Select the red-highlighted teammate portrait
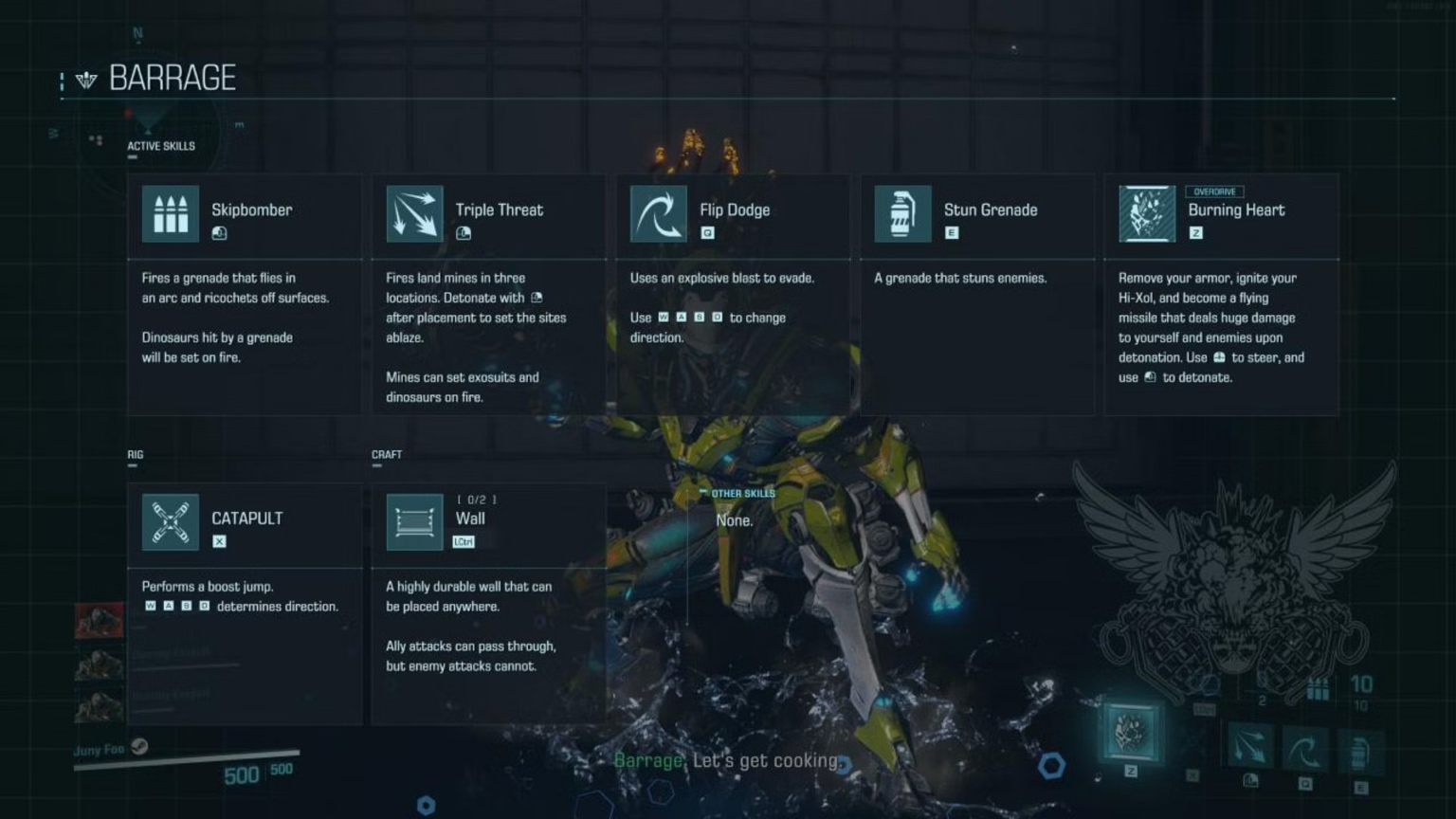Viewport: 1456px width, 819px height. coord(100,621)
